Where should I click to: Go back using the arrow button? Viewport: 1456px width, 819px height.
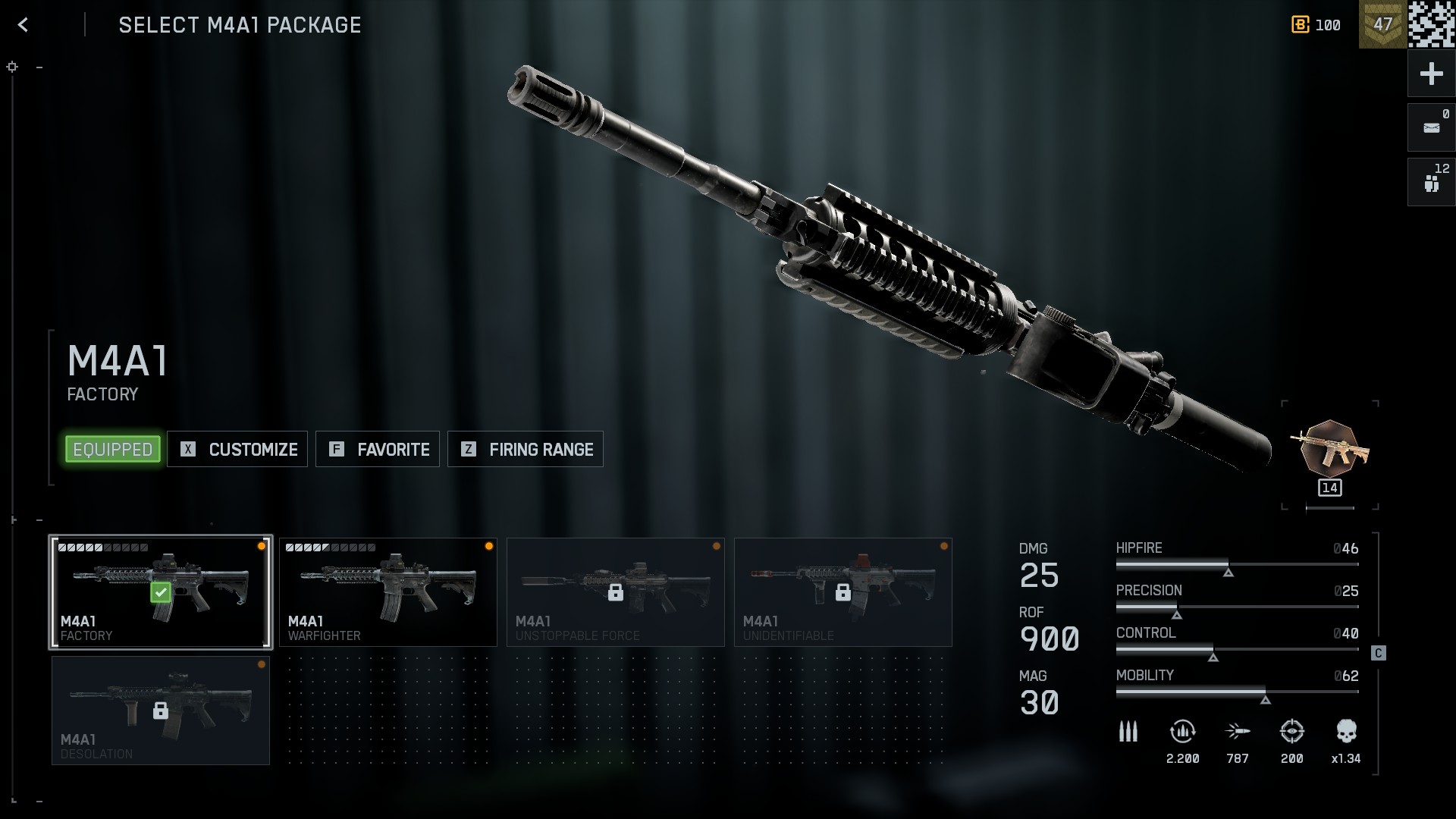point(24,25)
